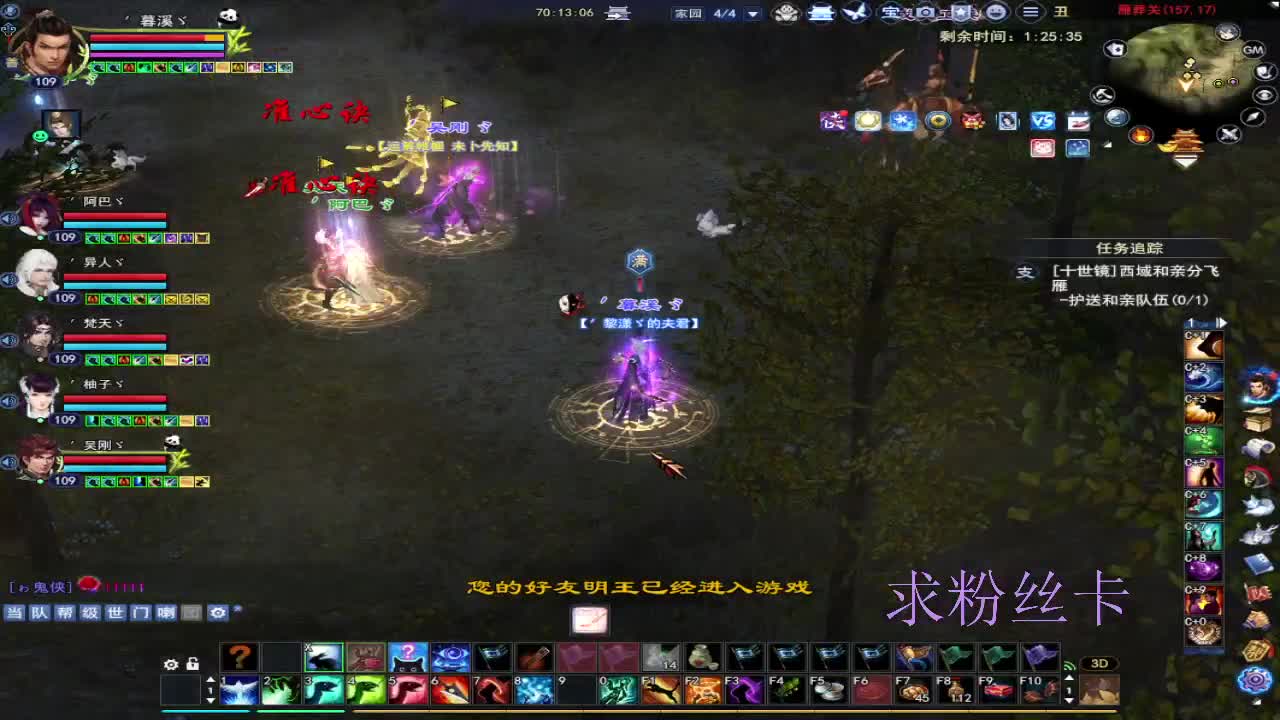Toggle the 3D display mode button

click(1100, 662)
